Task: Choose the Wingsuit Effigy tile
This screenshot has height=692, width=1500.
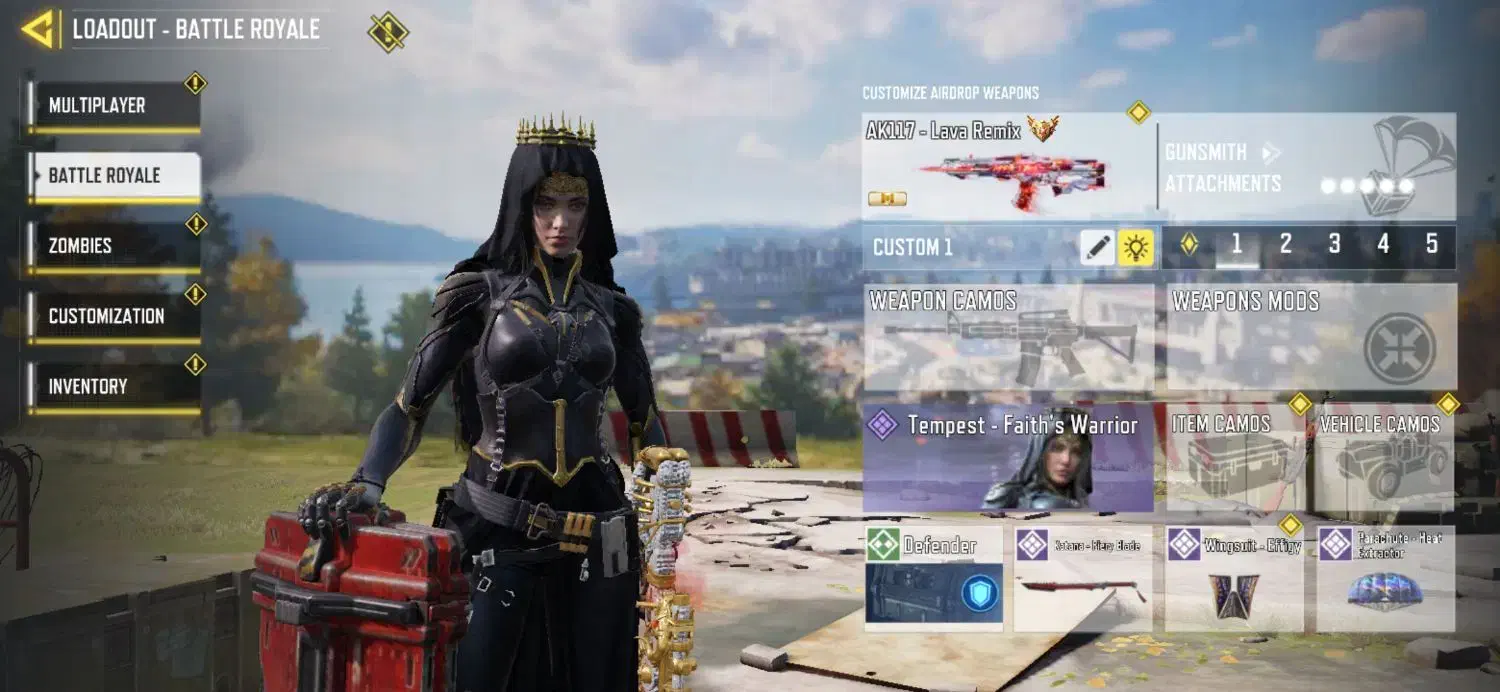Action: pyautogui.click(x=1234, y=579)
